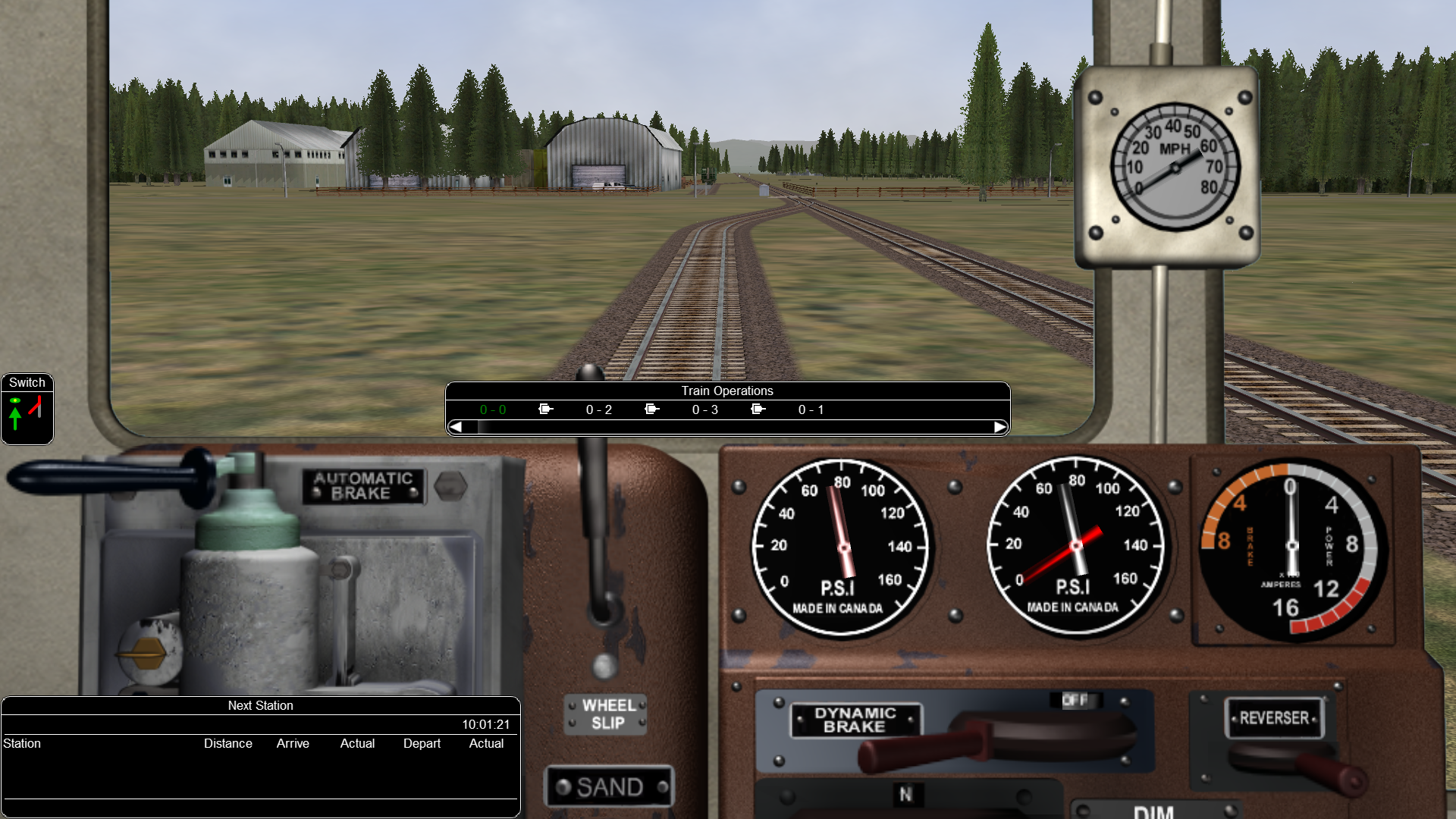Pick car 0 - 1 in Train Operations

(x=811, y=409)
